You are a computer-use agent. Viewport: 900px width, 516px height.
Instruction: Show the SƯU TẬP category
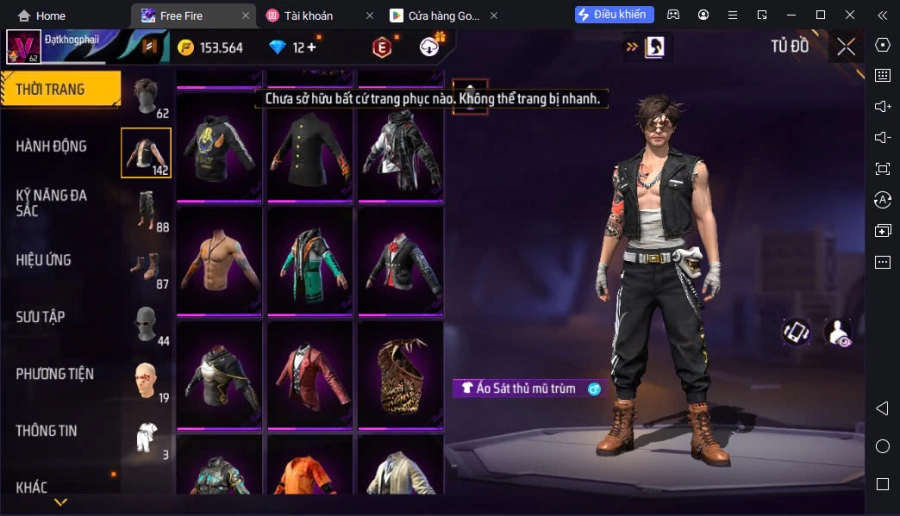click(x=41, y=317)
